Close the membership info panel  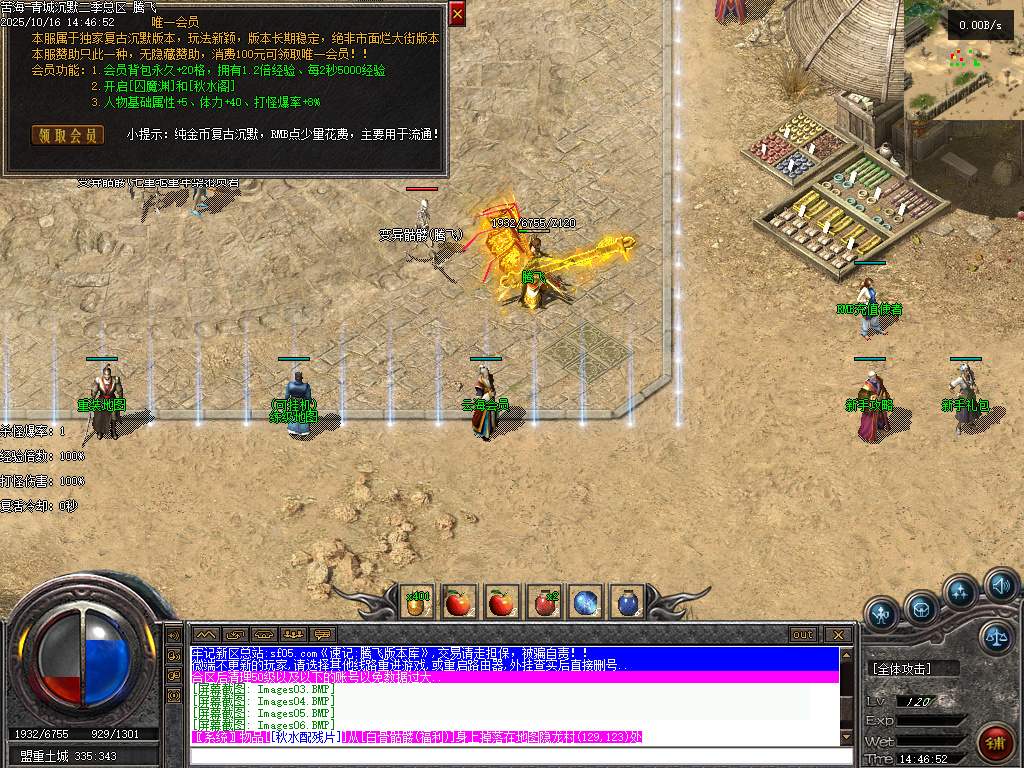point(457,14)
